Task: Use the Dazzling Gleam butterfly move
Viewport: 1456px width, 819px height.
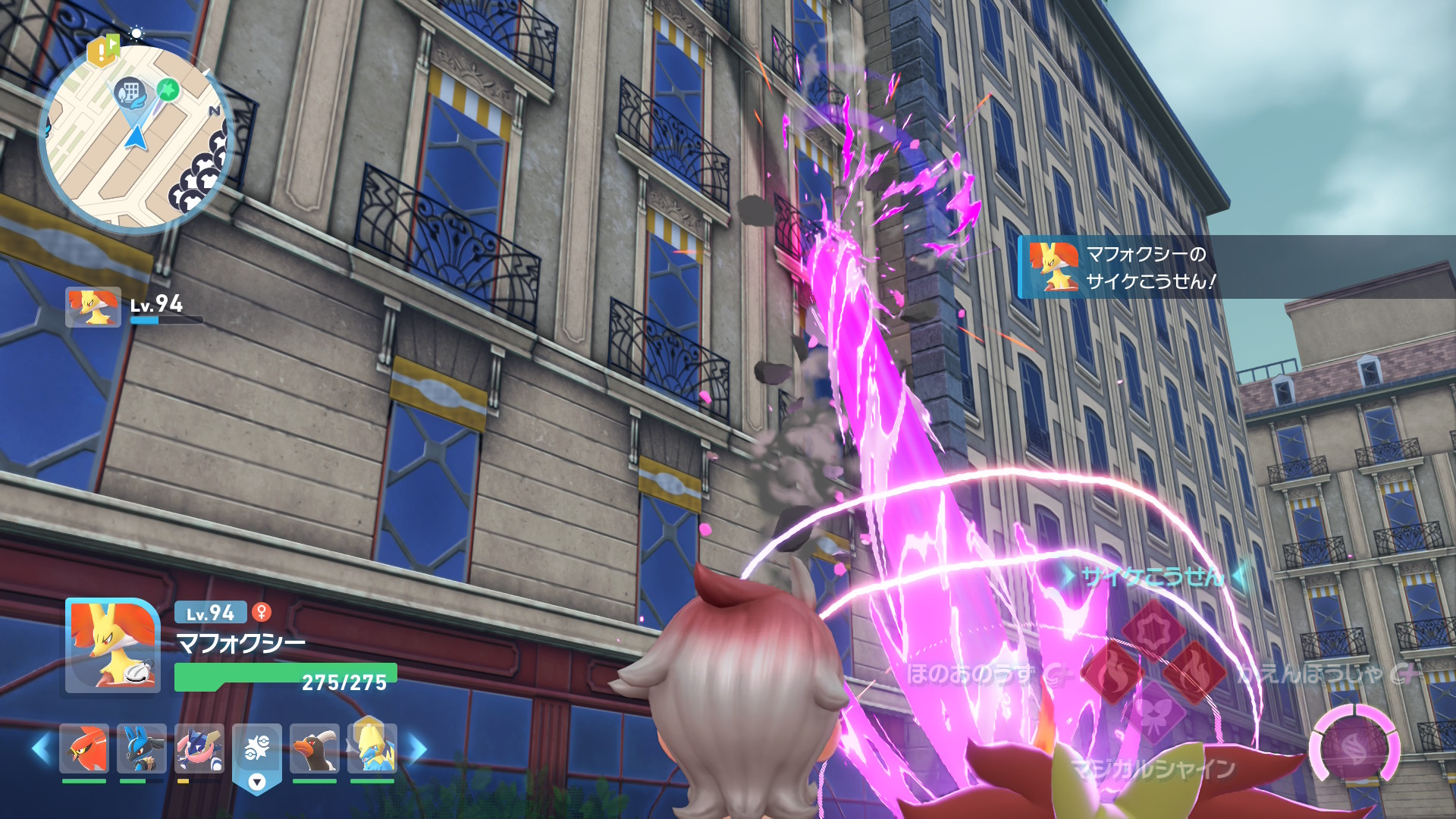Action: pos(1153,713)
